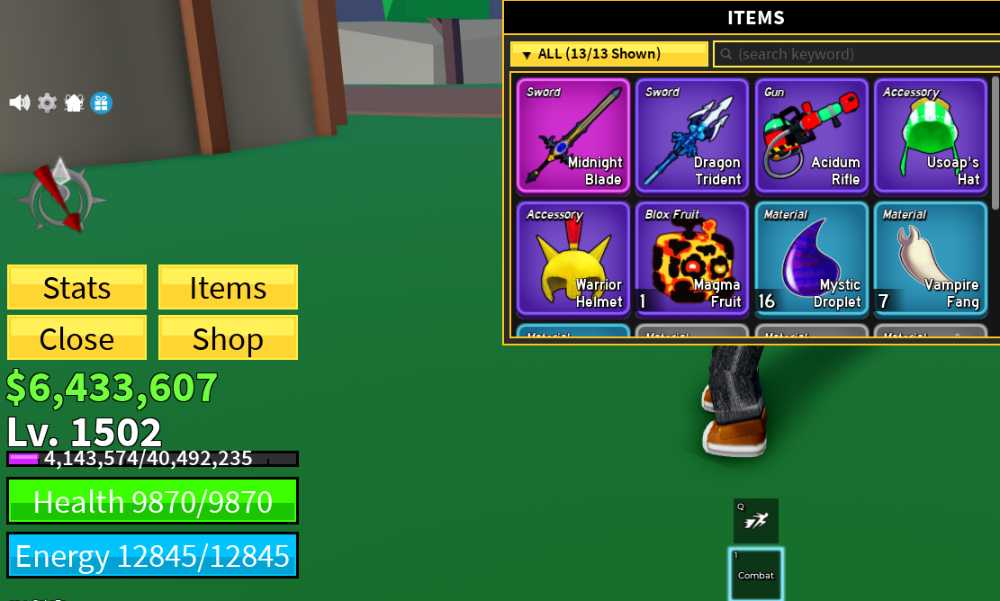Choose the Magma Fruit item
This screenshot has width=1000, height=601.
coord(692,258)
